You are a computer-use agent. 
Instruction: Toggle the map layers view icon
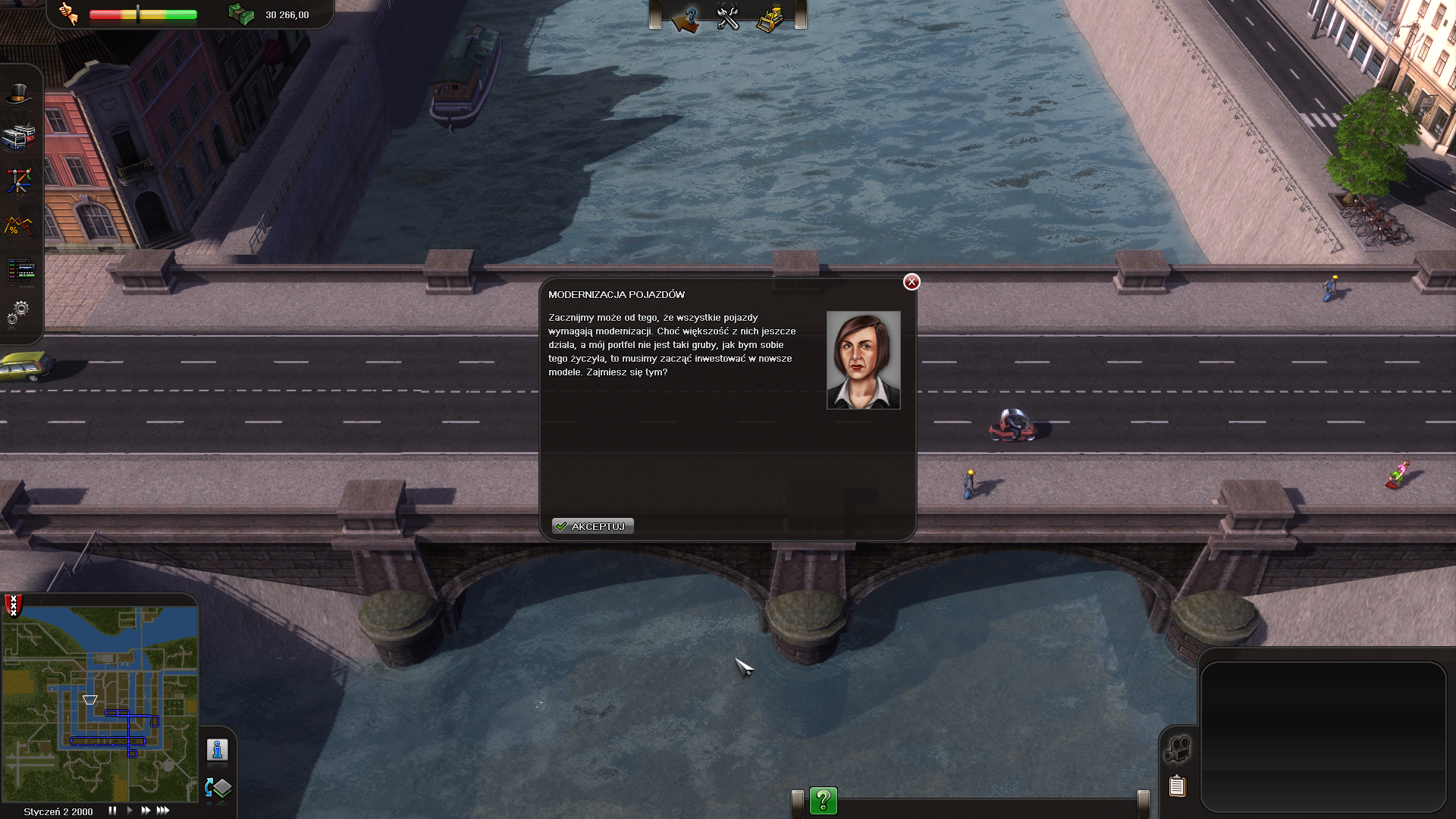[x=218, y=788]
